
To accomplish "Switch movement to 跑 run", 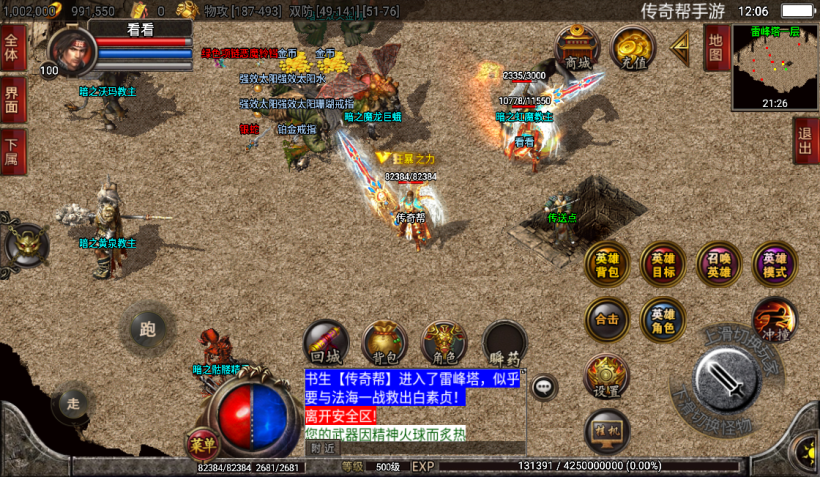I will [x=148, y=328].
